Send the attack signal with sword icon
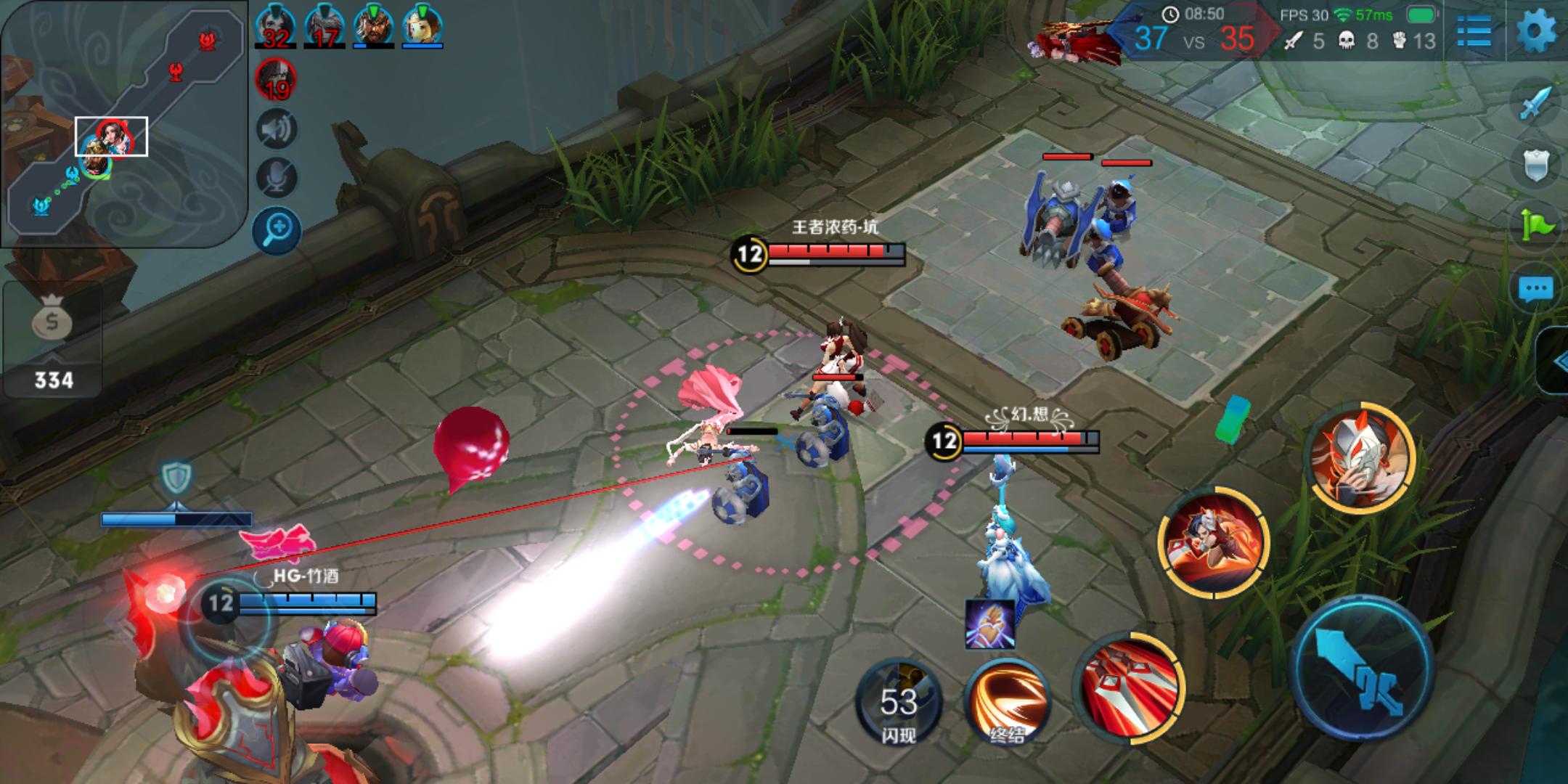1568x784 pixels. [x=1535, y=105]
